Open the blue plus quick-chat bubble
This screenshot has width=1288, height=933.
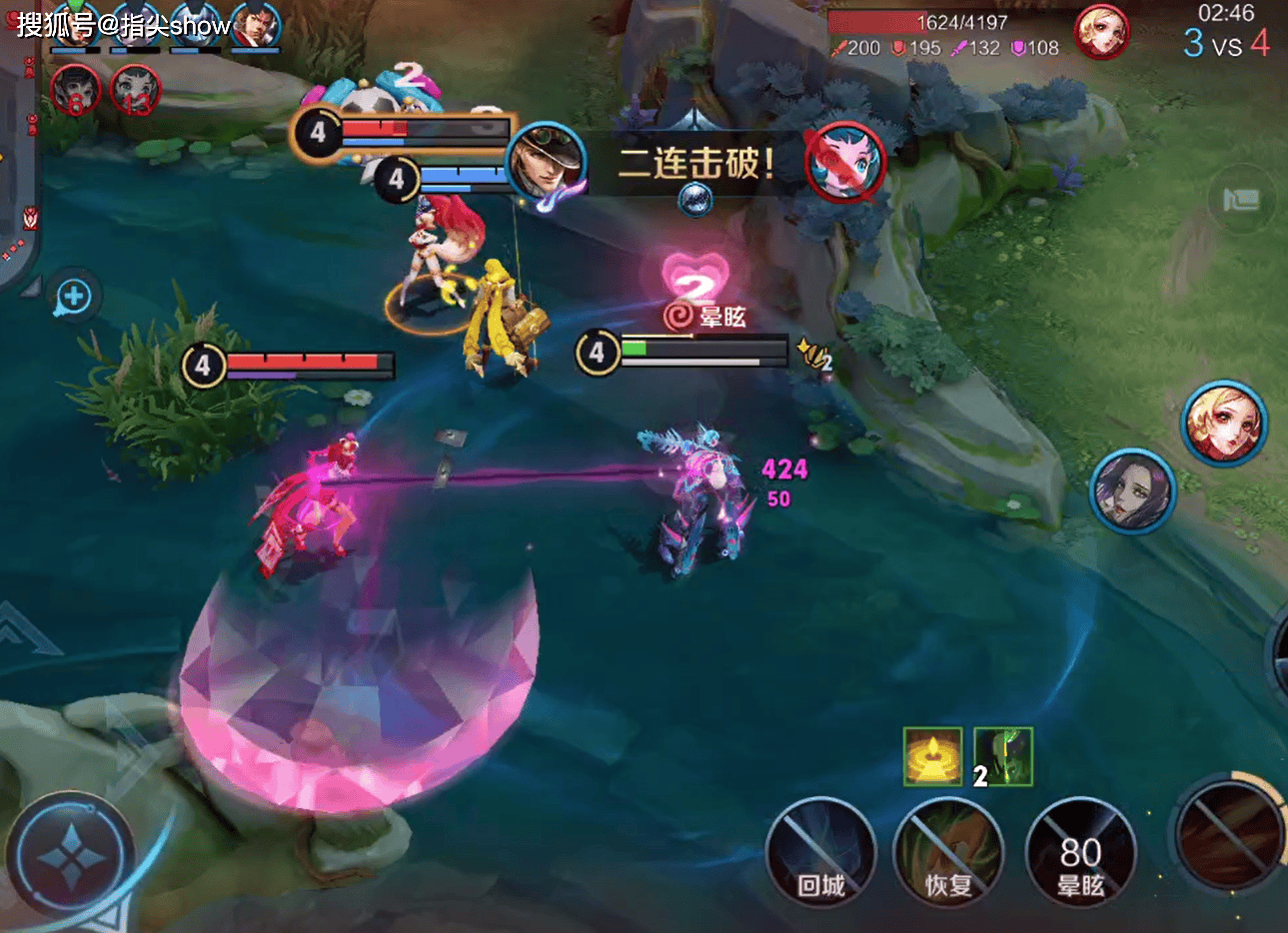74,296
